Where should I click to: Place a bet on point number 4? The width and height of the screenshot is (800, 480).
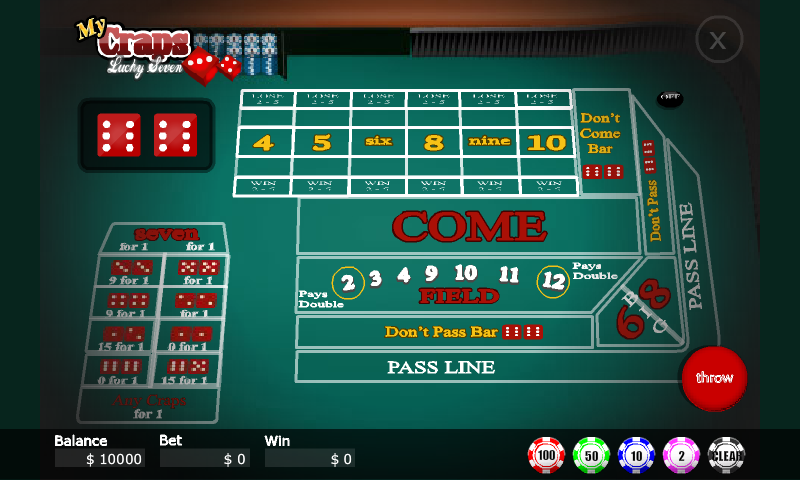click(x=263, y=142)
